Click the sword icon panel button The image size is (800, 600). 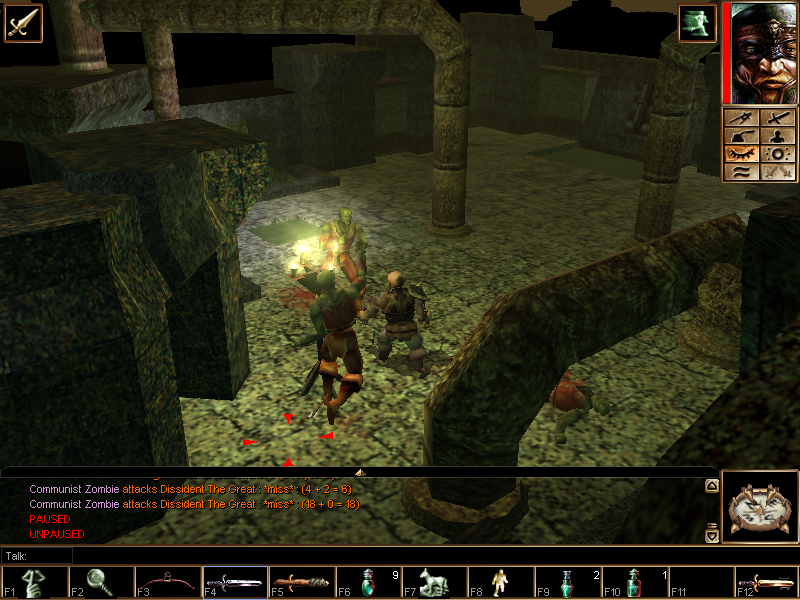[x=775, y=119]
